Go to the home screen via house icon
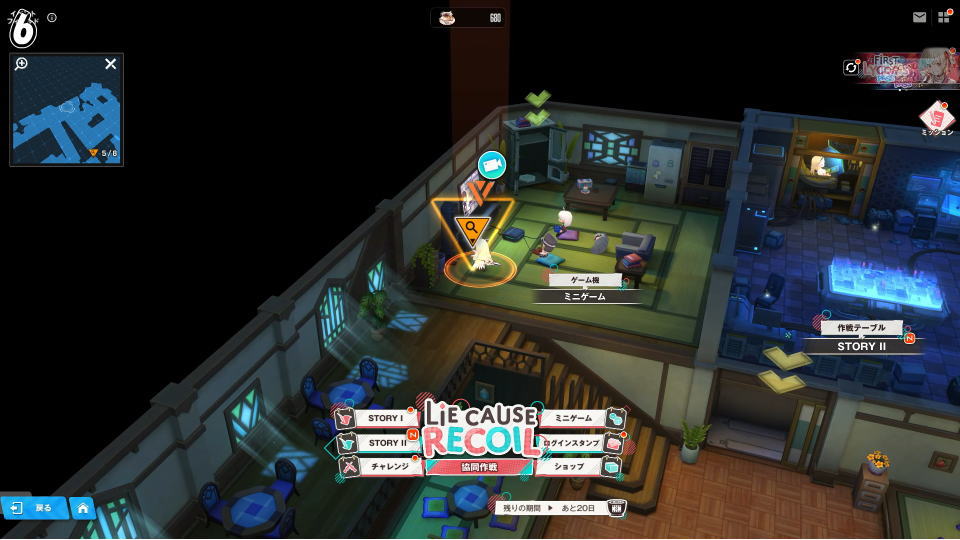This screenshot has width=960, height=540. [x=83, y=508]
